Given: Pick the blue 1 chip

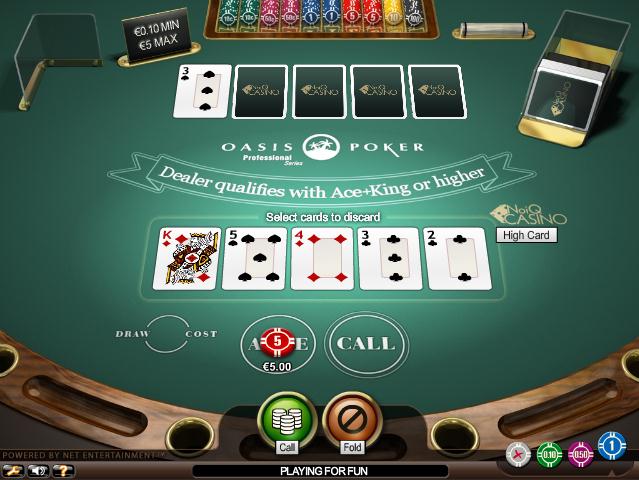Looking at the screenshot, I should 612,444.
